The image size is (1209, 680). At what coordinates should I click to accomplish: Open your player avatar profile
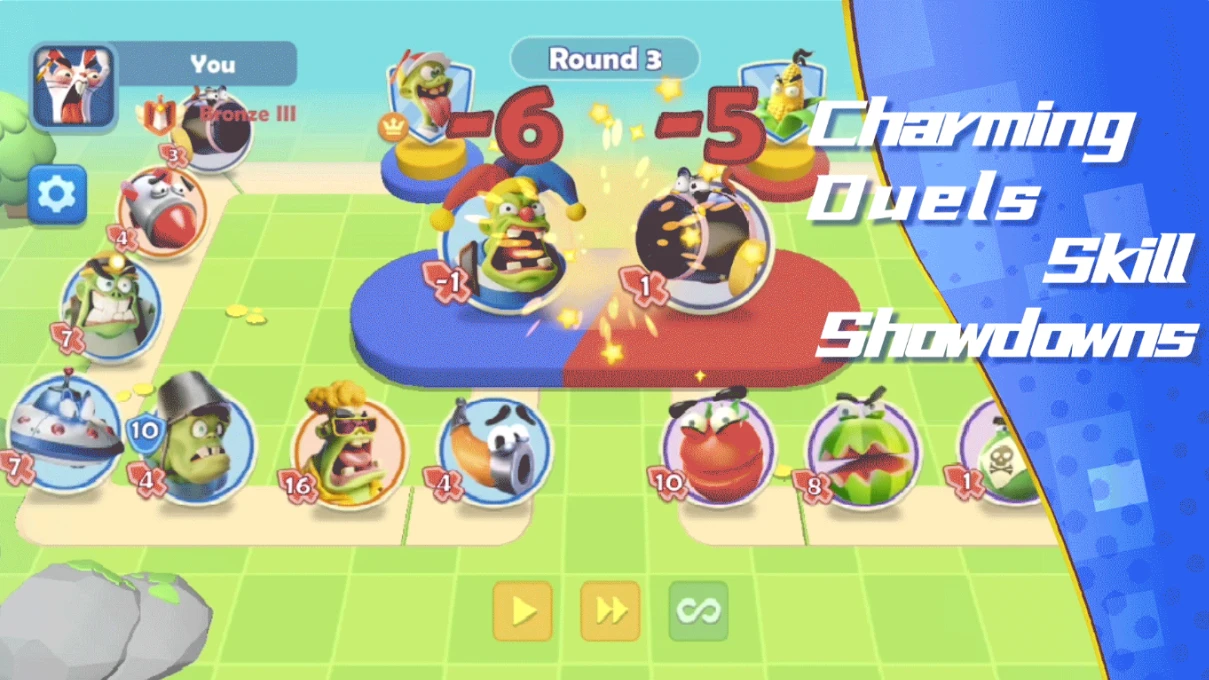tap(73, 86)
